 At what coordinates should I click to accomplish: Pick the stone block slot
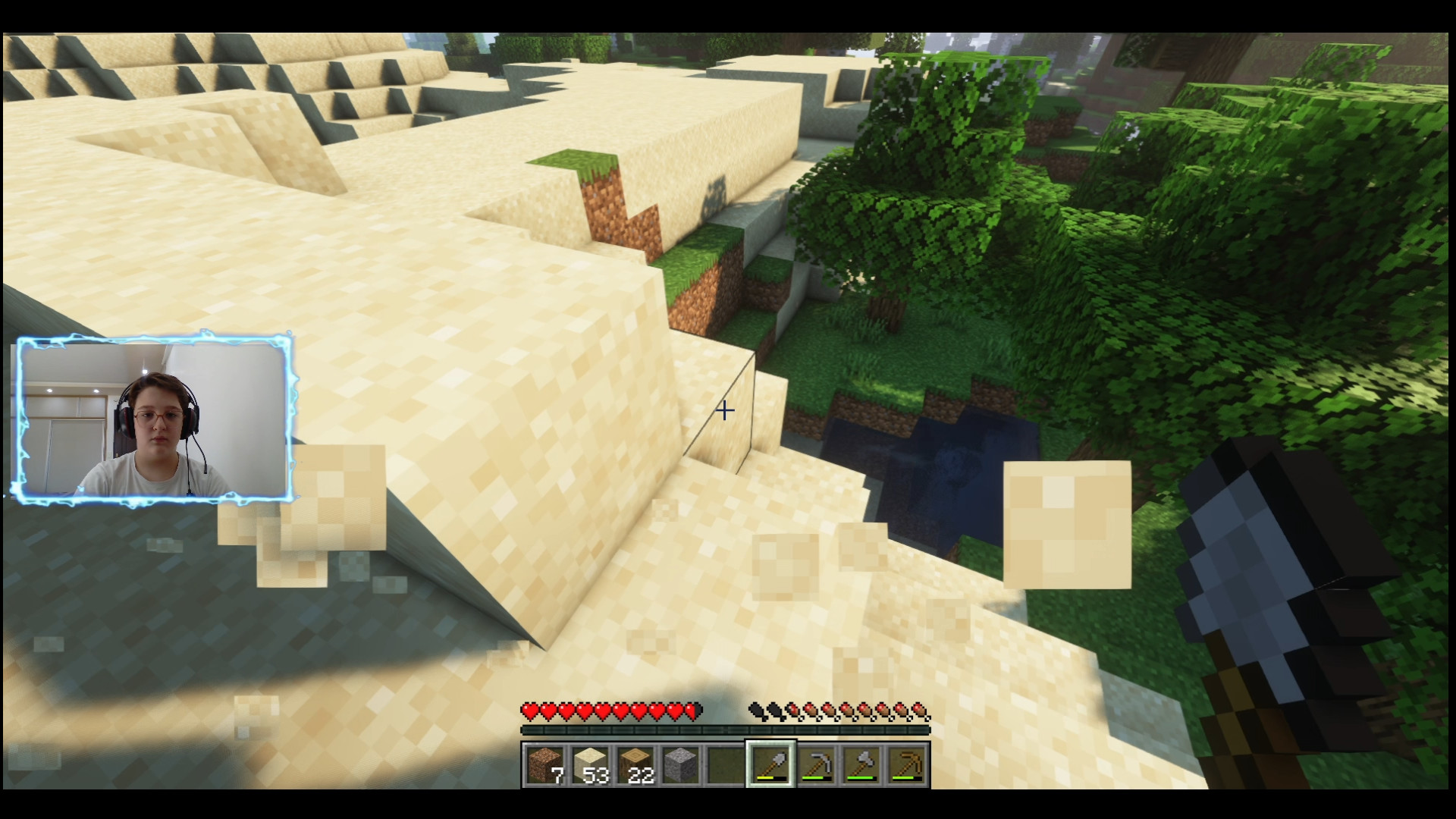coord(680,764)
